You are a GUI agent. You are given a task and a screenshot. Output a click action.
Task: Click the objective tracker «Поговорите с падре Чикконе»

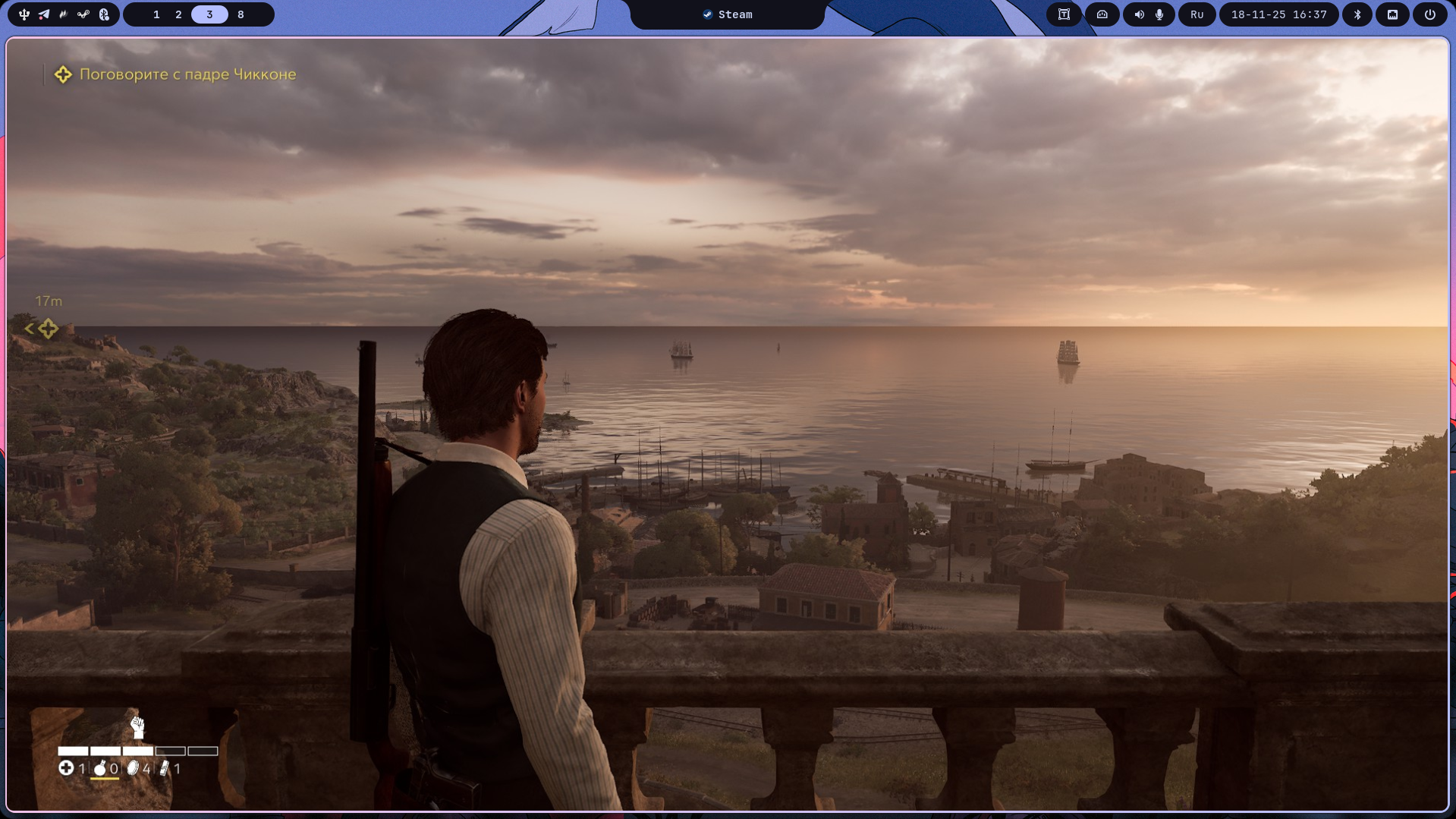[187, 74]
